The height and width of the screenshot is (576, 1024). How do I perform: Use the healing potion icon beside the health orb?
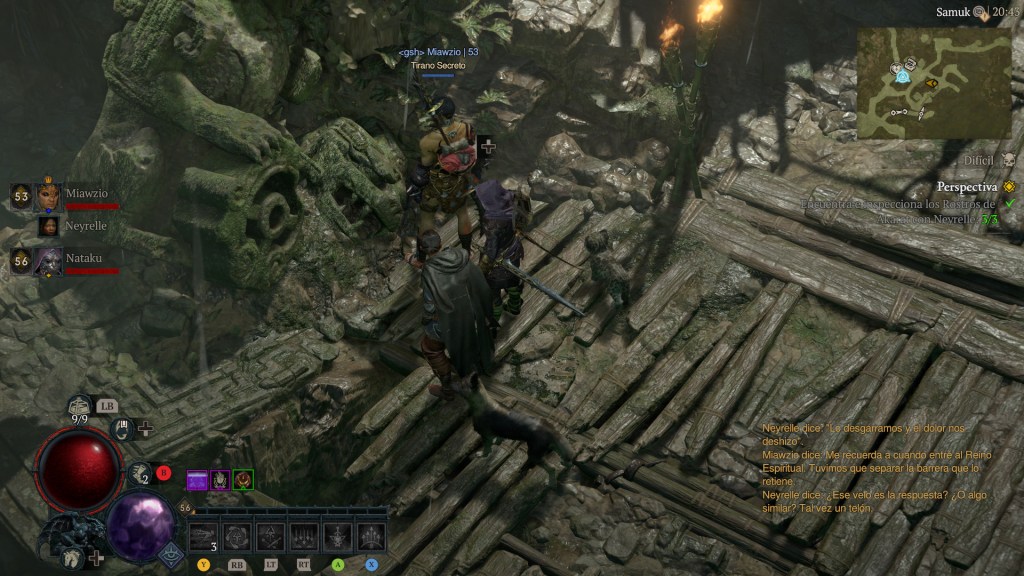click(141, 474)
